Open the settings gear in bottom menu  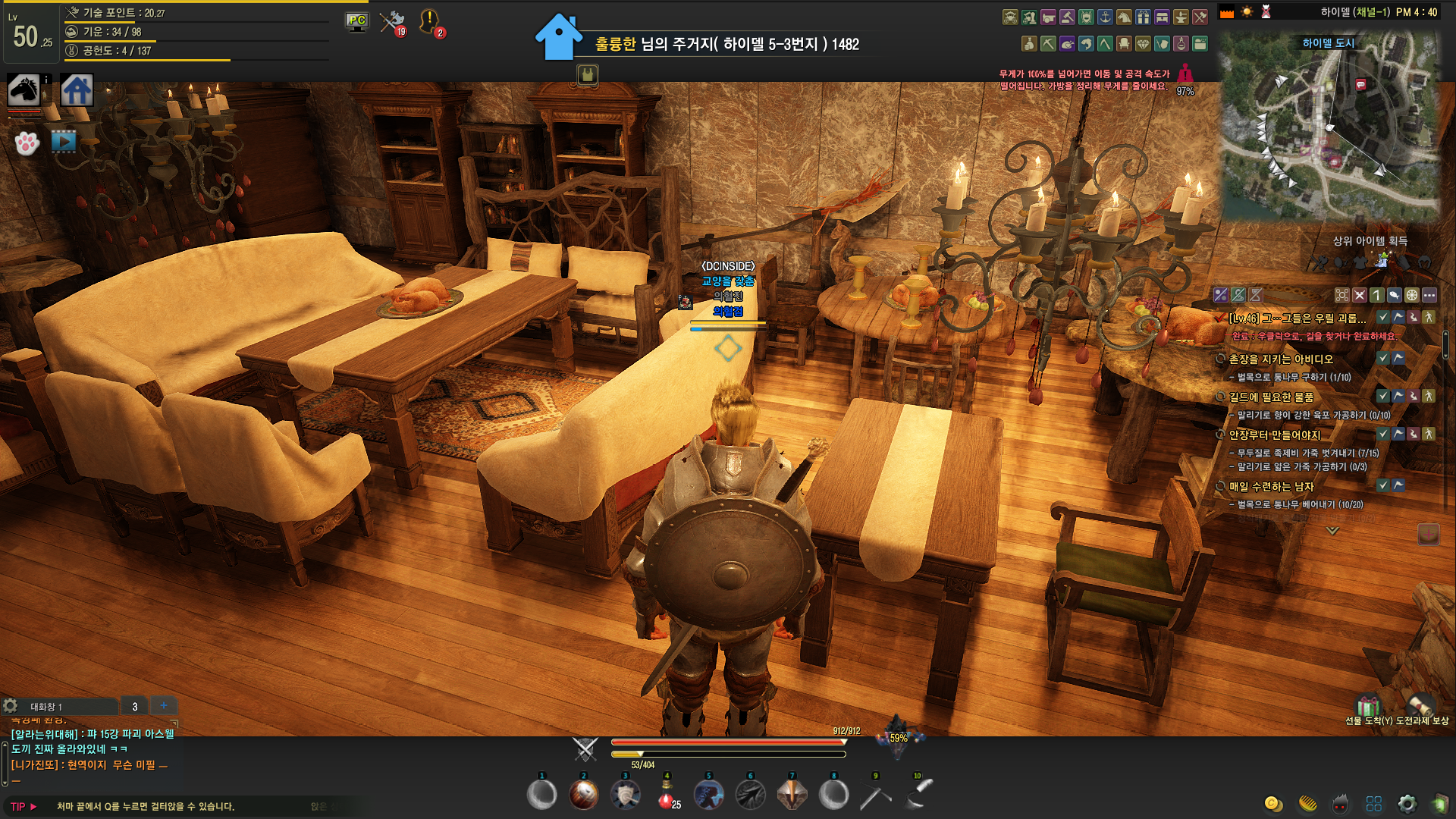(1407, 804)
